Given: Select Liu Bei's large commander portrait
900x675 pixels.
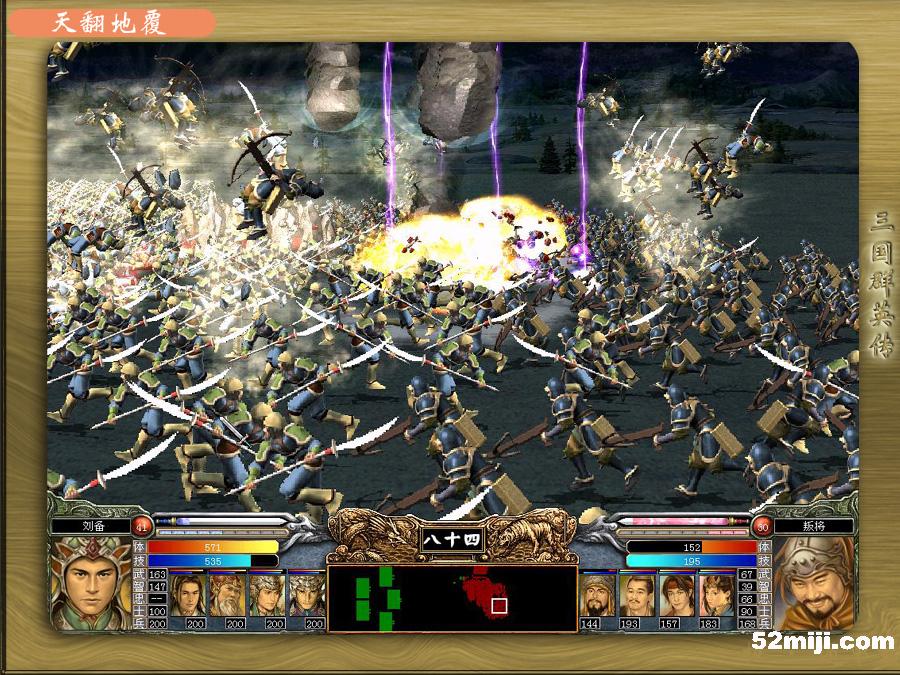Looking at the screenshot, I should click(x=90, y=583).
